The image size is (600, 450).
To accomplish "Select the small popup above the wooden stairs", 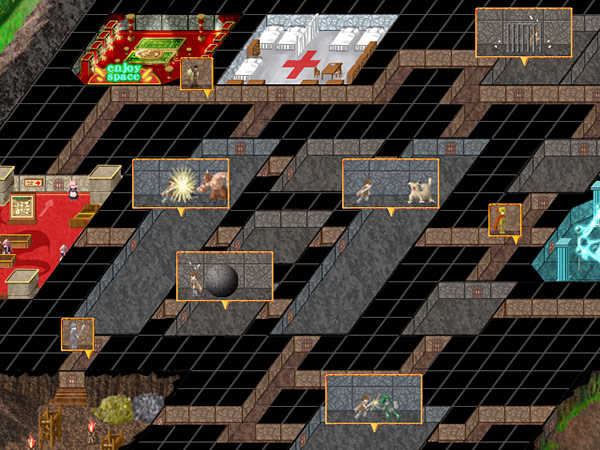I will coord(77,334).
